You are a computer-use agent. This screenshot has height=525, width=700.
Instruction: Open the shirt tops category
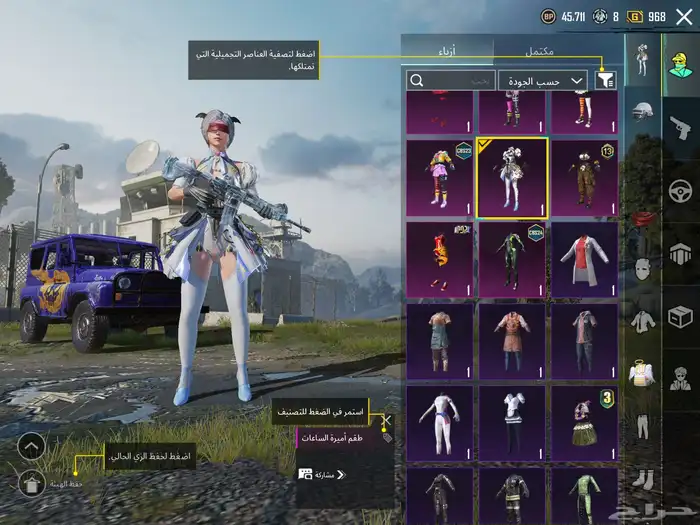[x=642, y=321]
